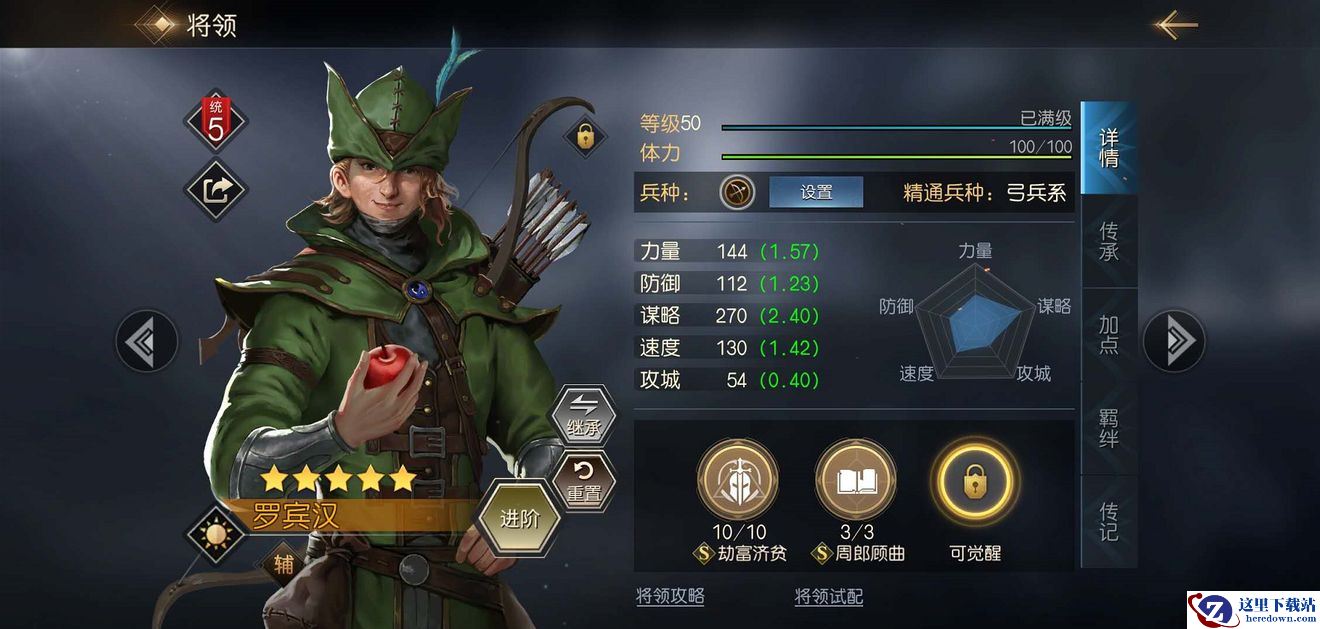Open the 将领试配 trial pairing link
Image resolution: width=1320 pixels, height=629 pixels.
pos(829,597)
